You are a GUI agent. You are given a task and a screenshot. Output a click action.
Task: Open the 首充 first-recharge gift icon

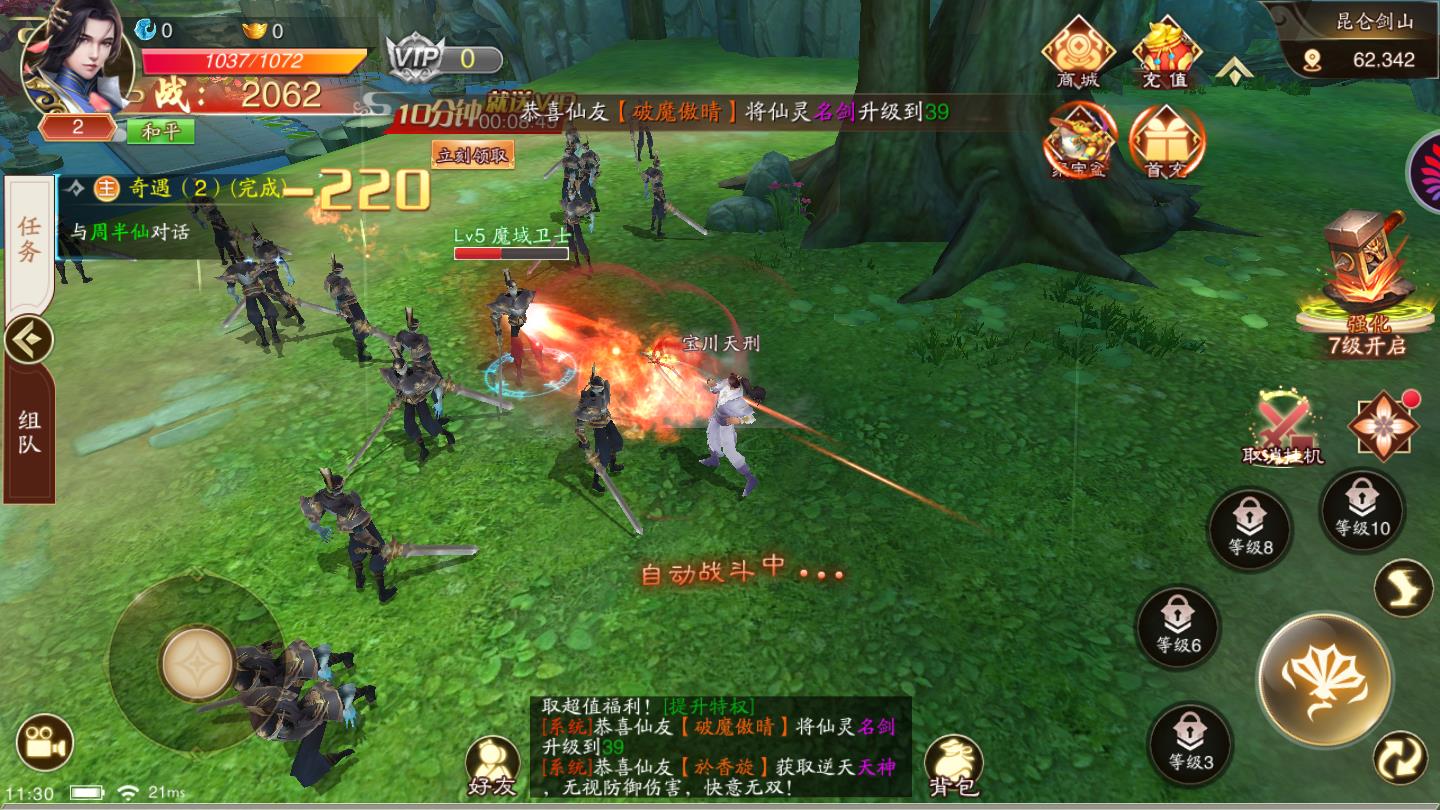[1166, 142]
